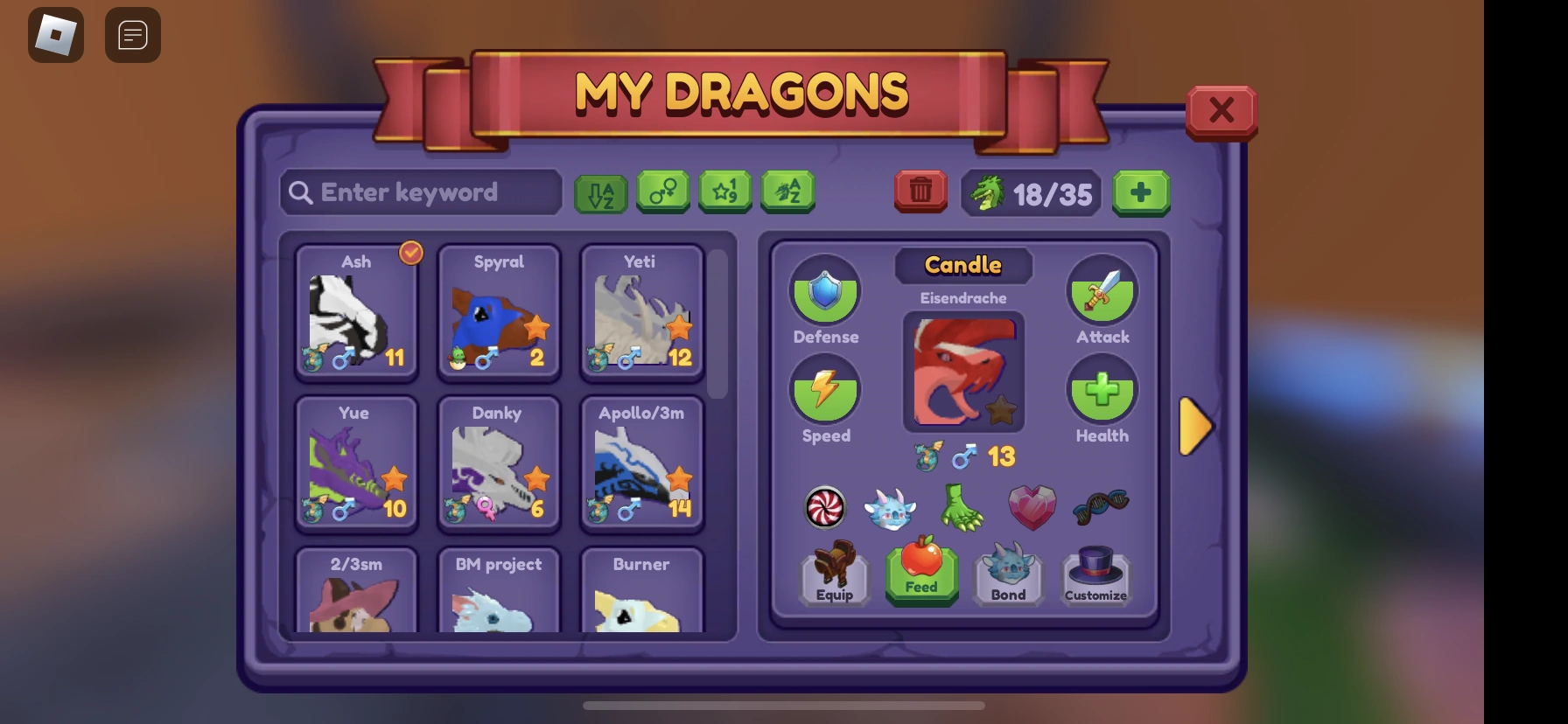Open the Customize top hat option
Screen dimensions: 1568x724
[x=1095, y=575]
